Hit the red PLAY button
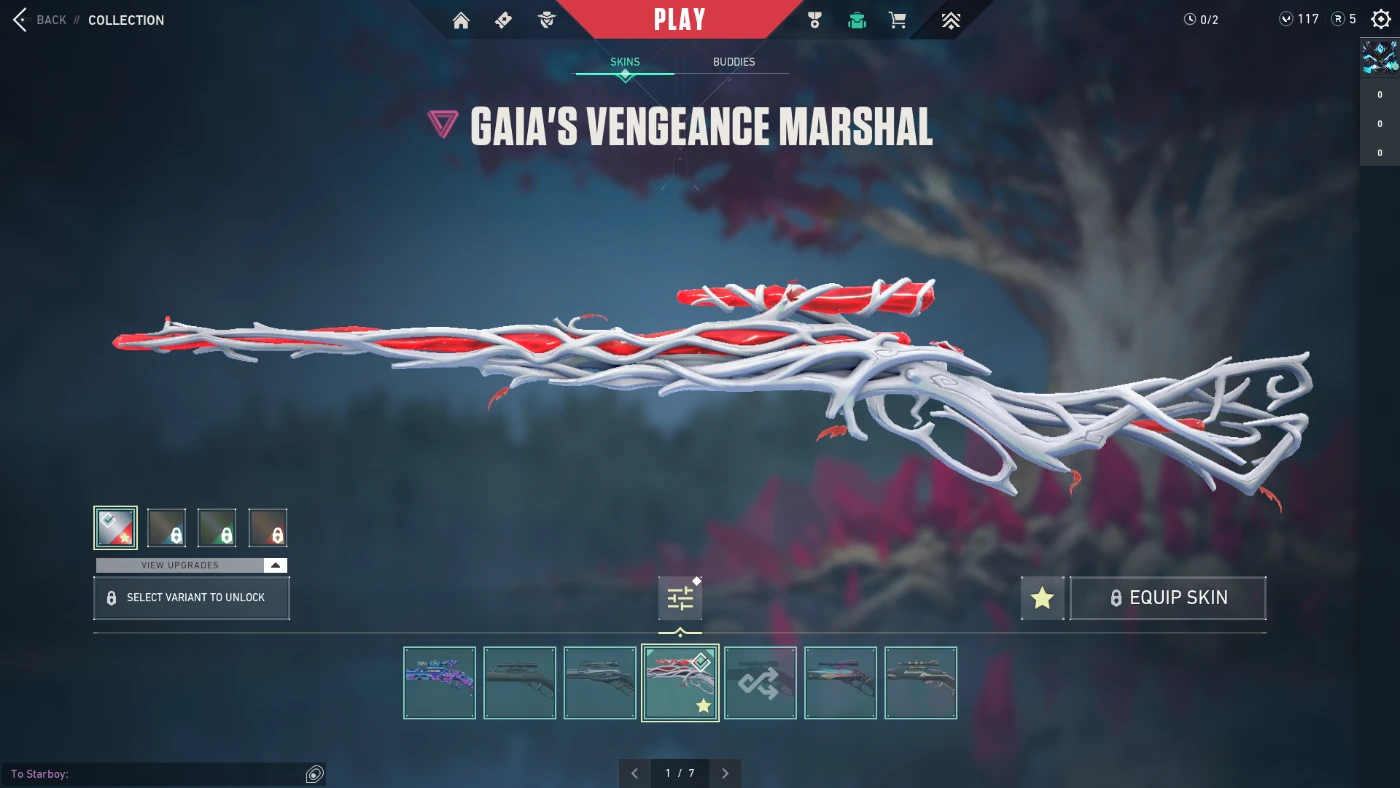 click(679, 19)
